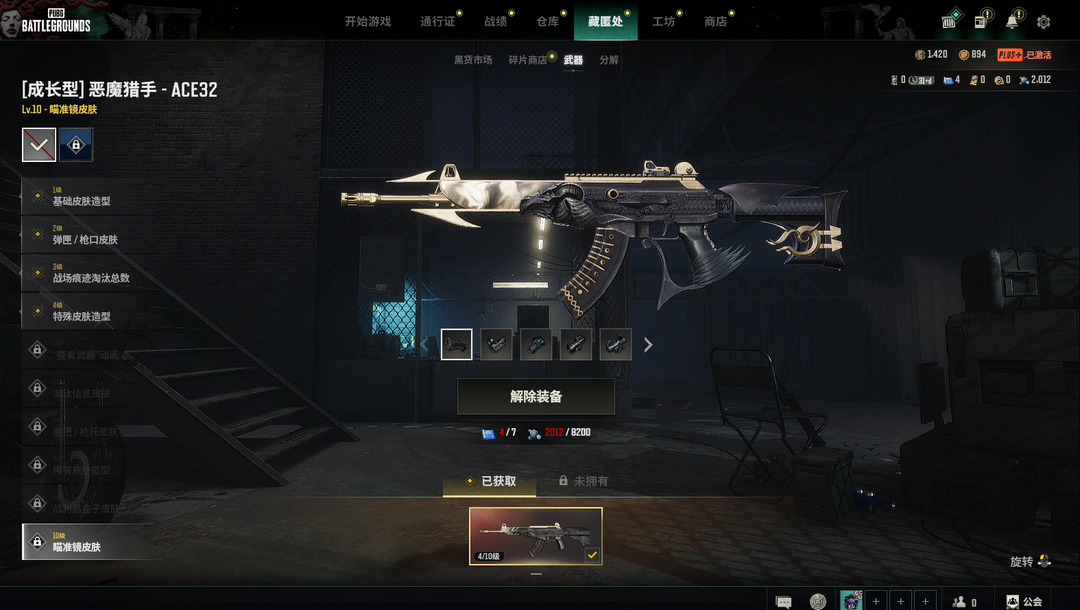
Task: Open the notification bell
Action: pyautogui.click(x=1012, y=22)
